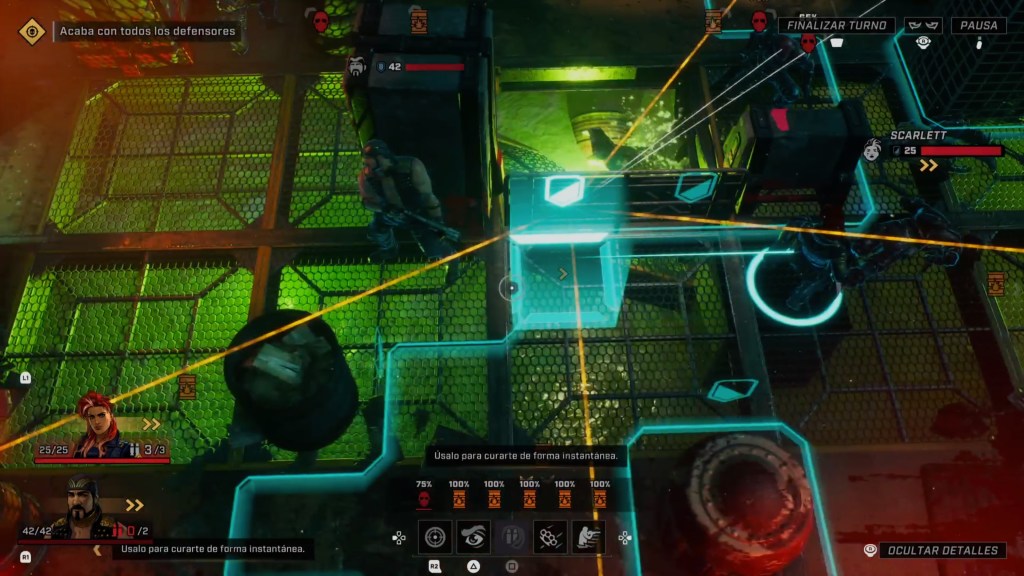Activate the eye overwatch ability

[473, 537]
